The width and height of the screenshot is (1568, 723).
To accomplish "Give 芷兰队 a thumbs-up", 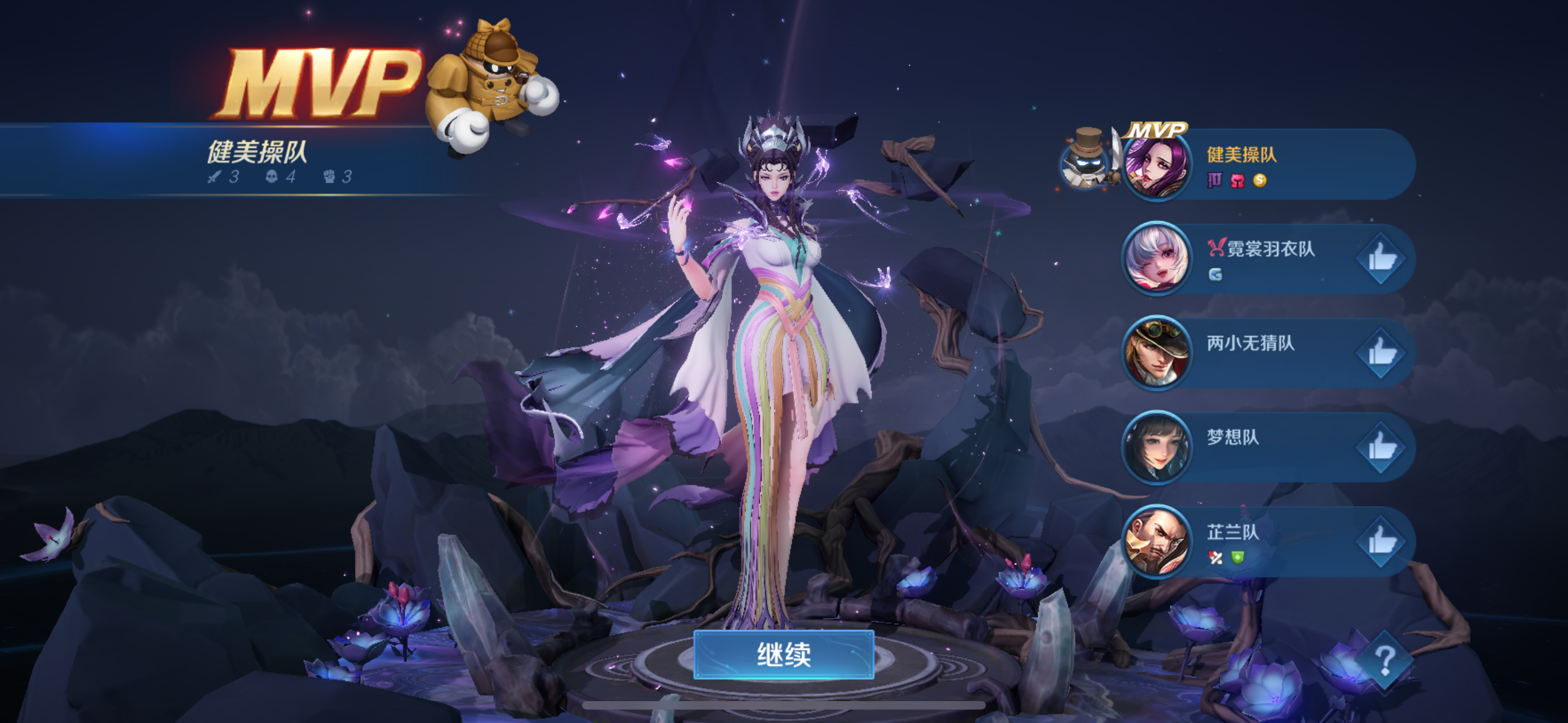I will point(1381,541).
